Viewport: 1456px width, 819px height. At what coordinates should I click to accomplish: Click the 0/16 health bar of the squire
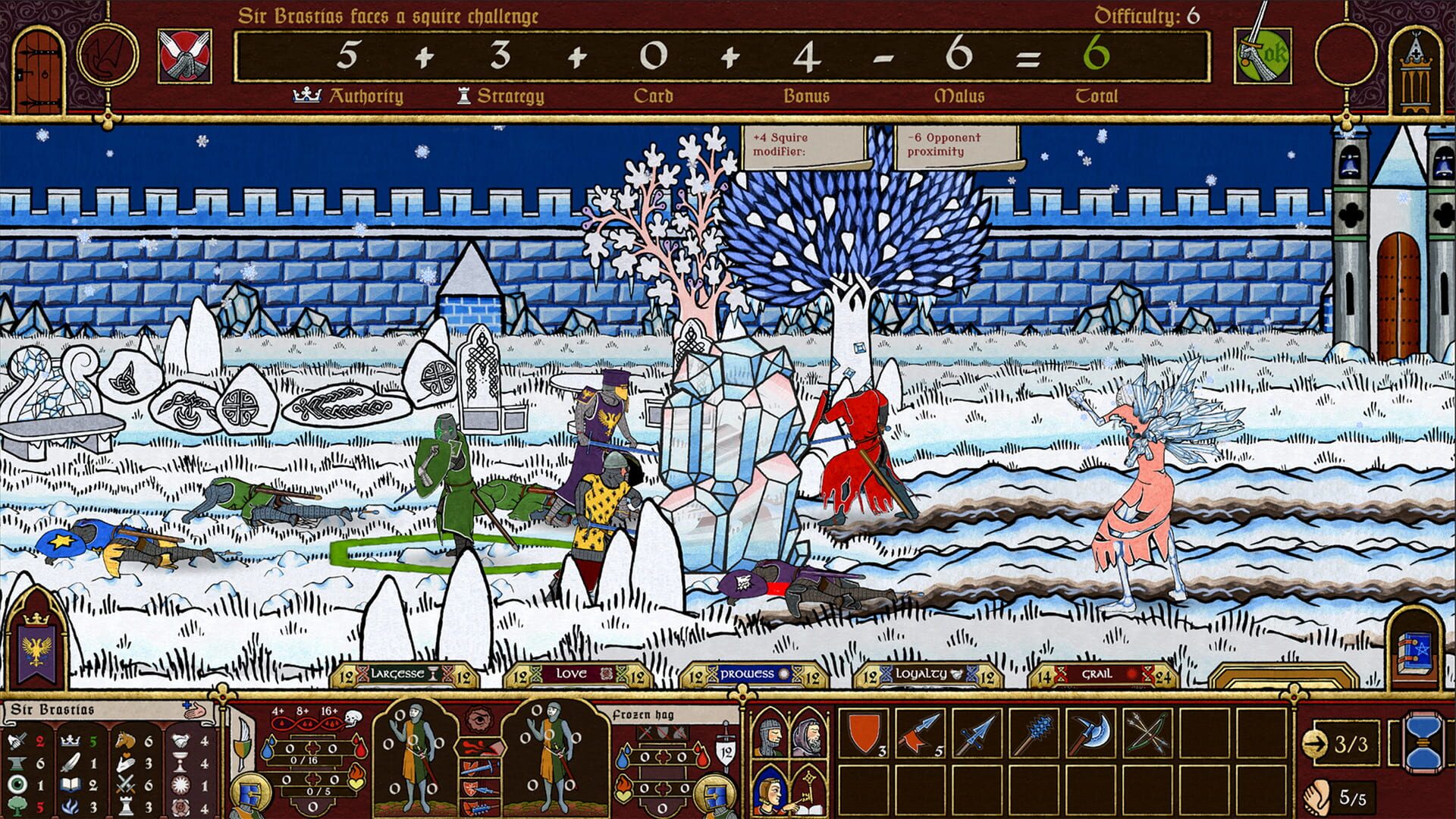click(305, 759)
